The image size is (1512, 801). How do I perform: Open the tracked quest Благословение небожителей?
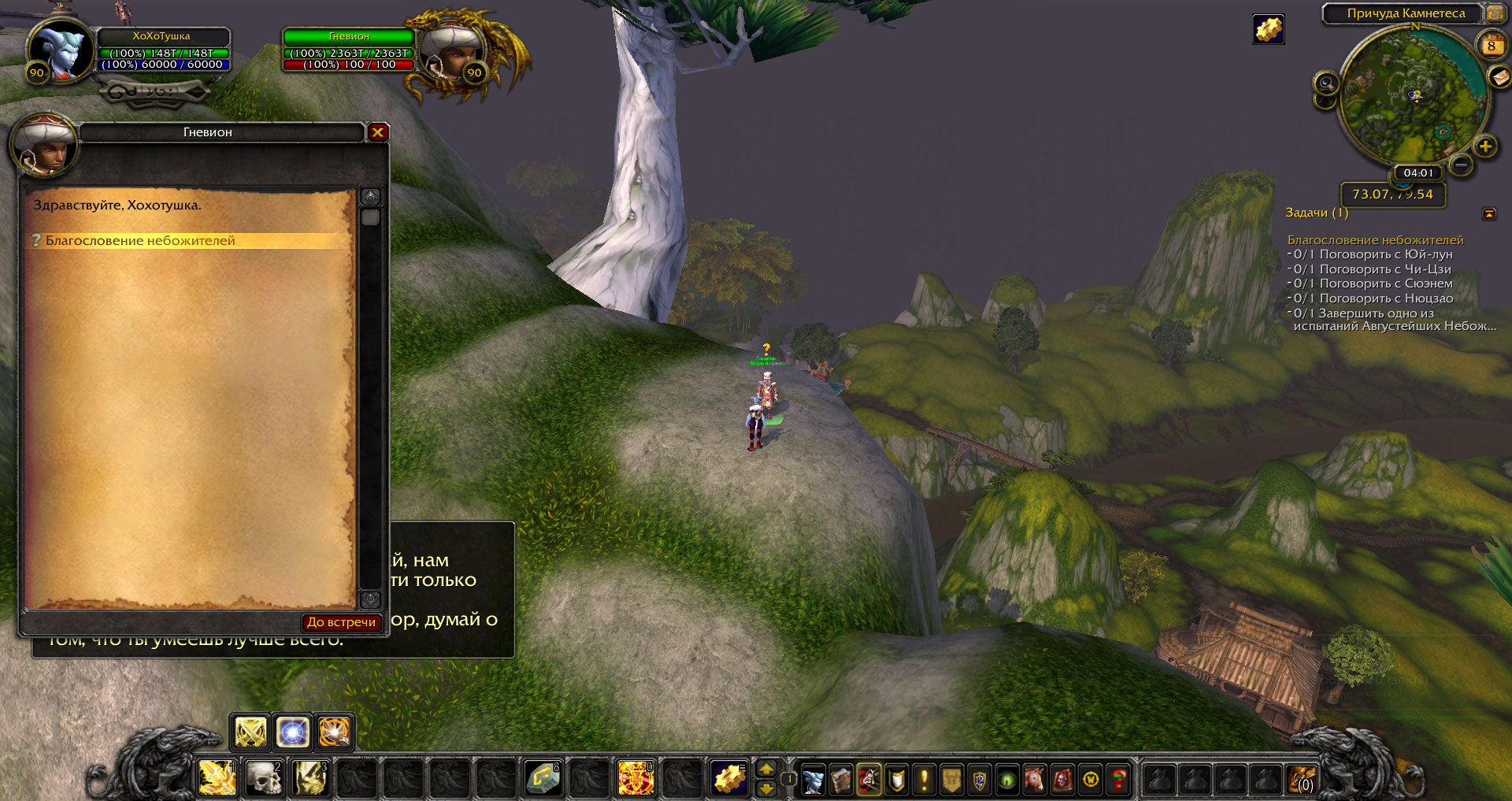(x=1375, y=239)
